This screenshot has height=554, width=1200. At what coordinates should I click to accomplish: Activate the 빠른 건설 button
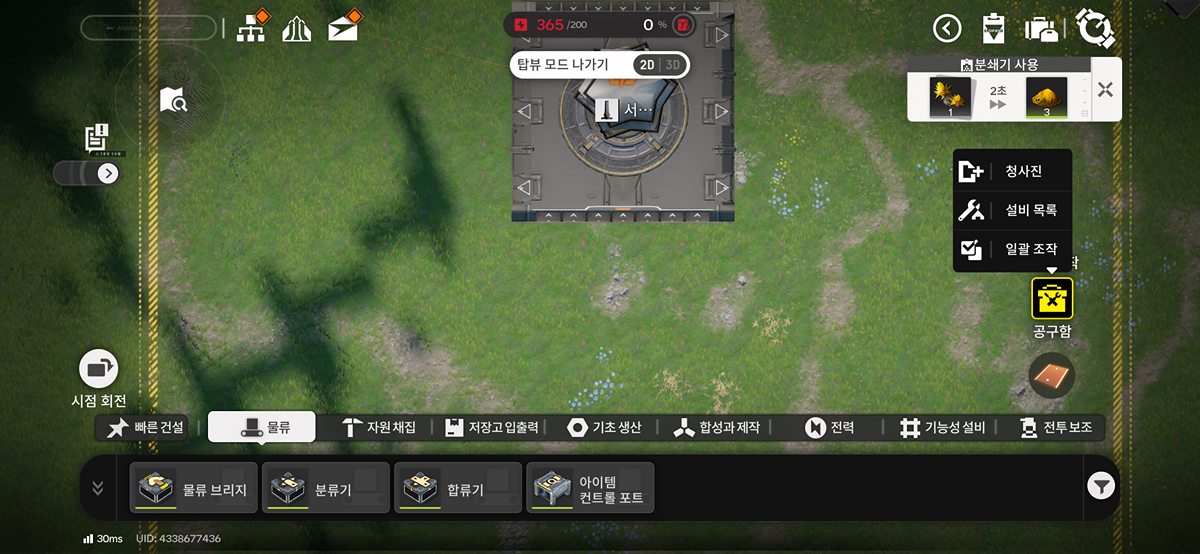coord(147,427)
